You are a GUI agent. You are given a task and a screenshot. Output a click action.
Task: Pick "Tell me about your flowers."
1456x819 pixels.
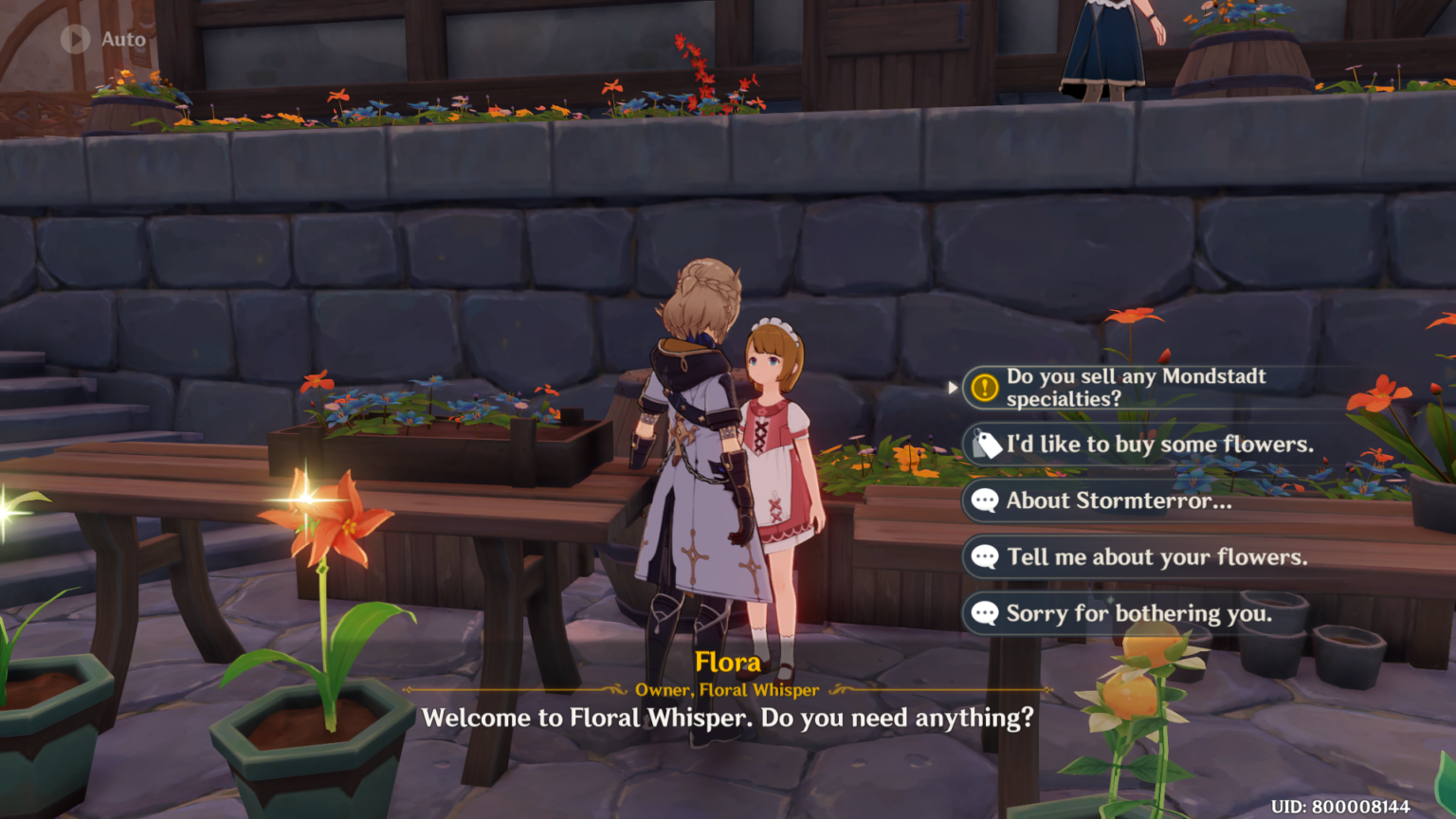point(1156,557)
